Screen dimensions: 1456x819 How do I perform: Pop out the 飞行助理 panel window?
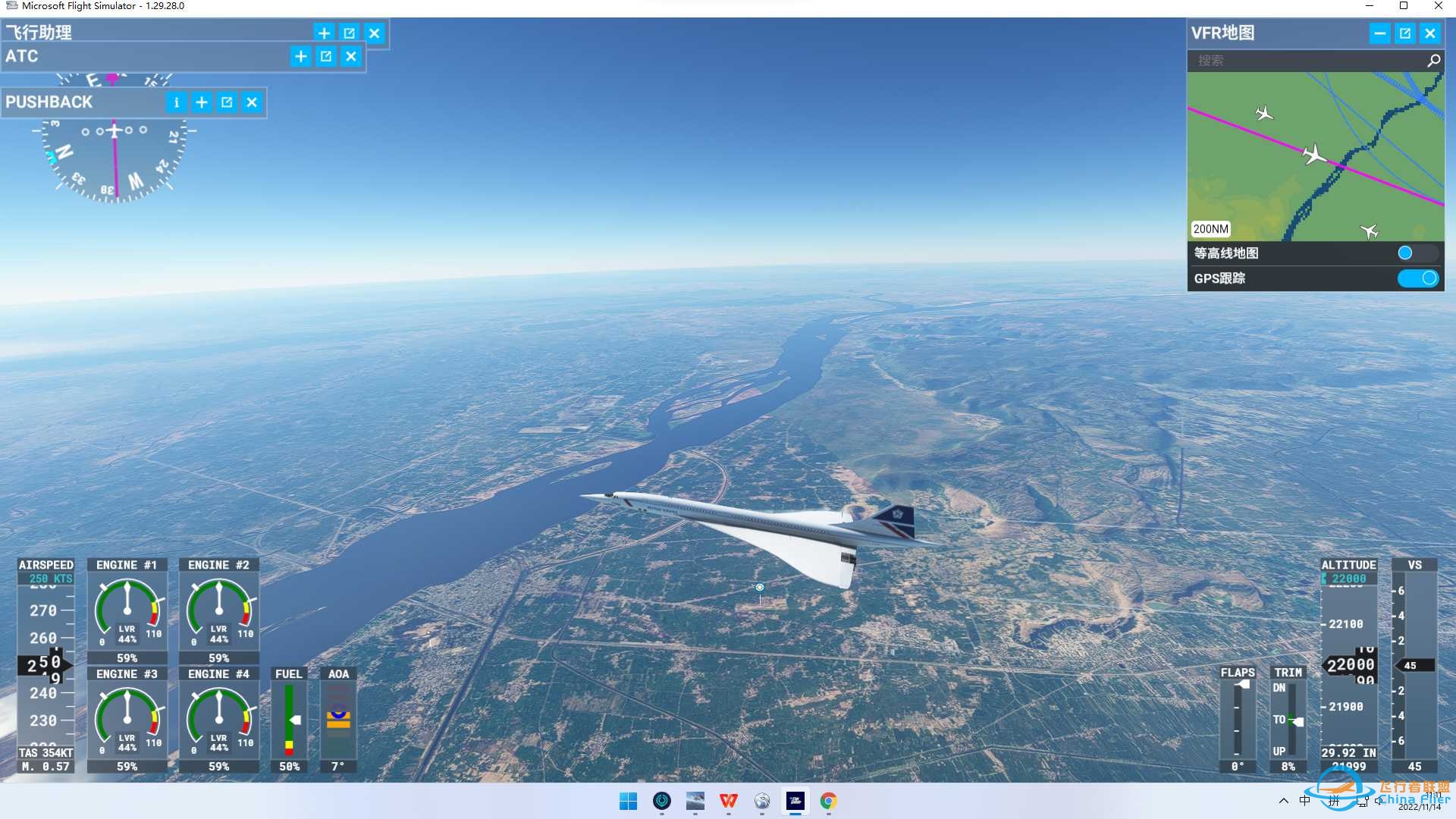349,33
